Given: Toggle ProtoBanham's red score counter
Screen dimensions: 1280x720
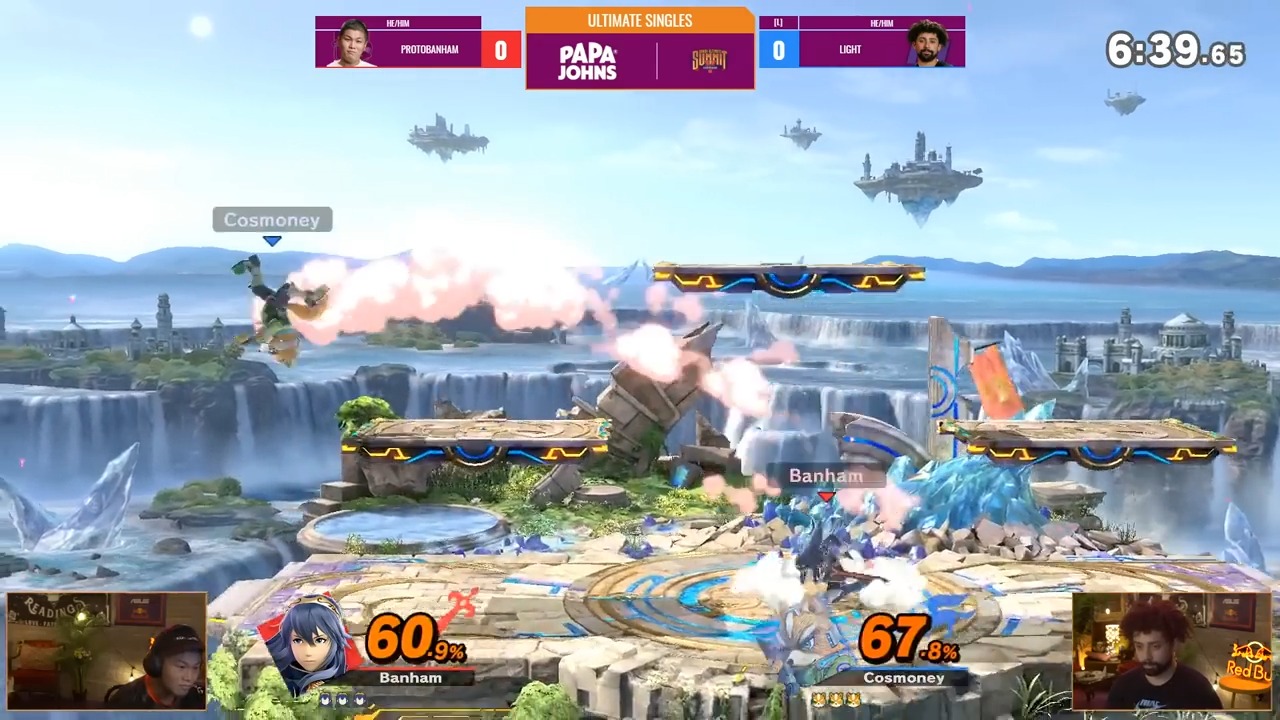Looking at the screenshot, I should coord(500,50).
